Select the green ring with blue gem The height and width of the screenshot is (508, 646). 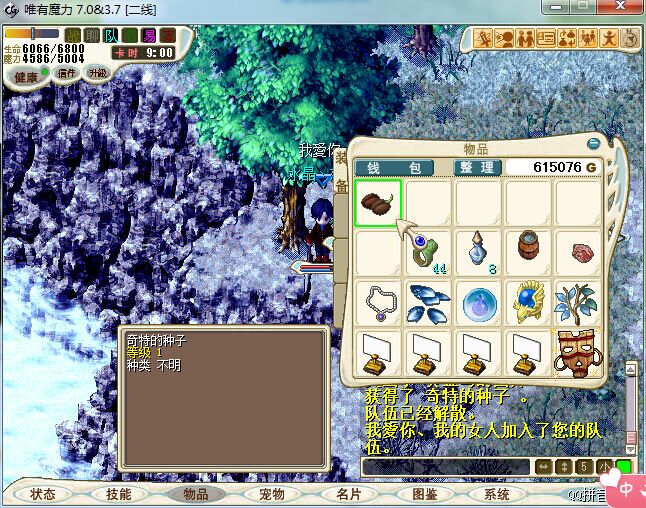pos(428,252)
